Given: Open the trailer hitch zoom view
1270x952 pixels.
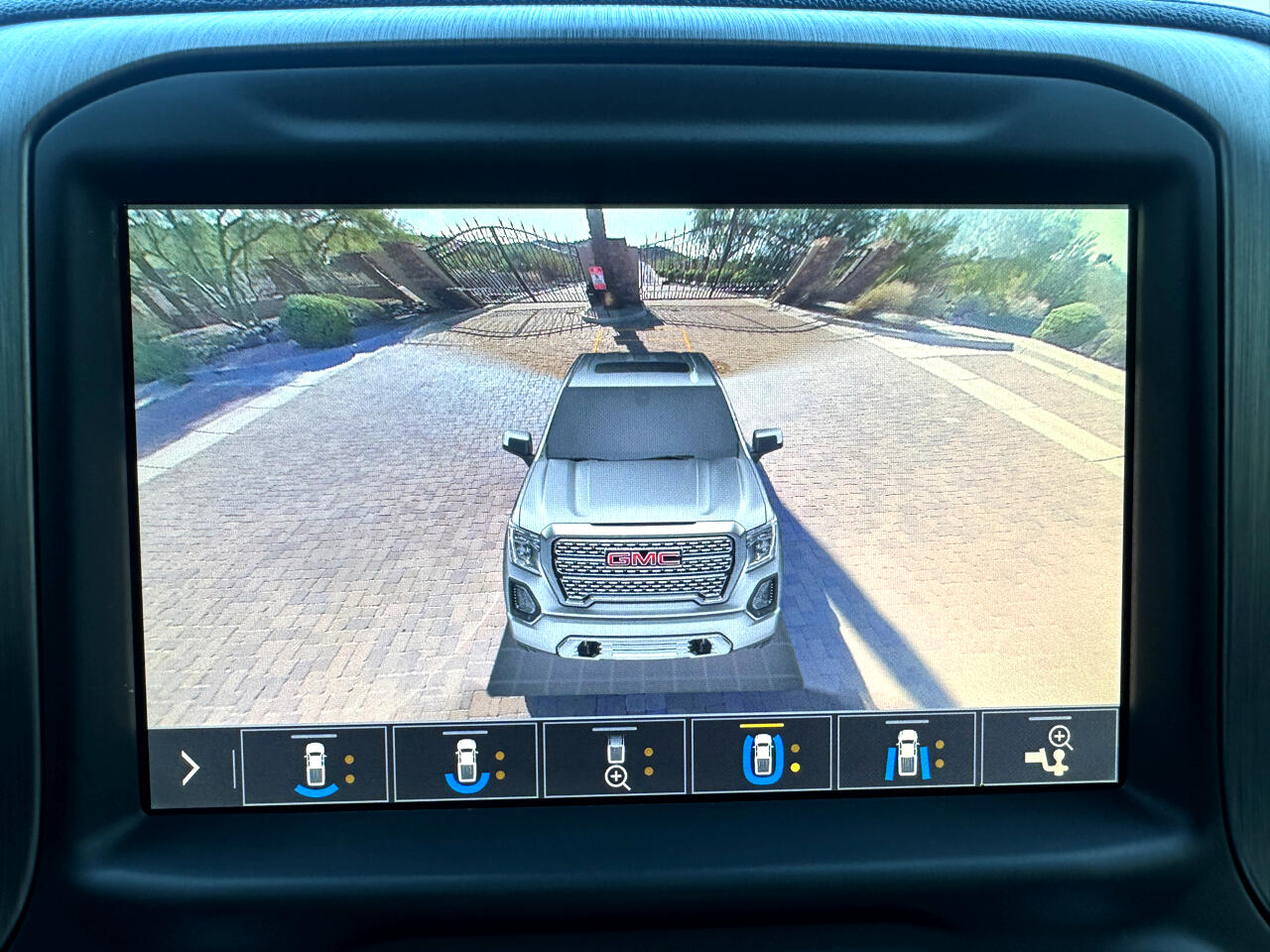Looking at the screenshot, I should tap(1050, 755).
